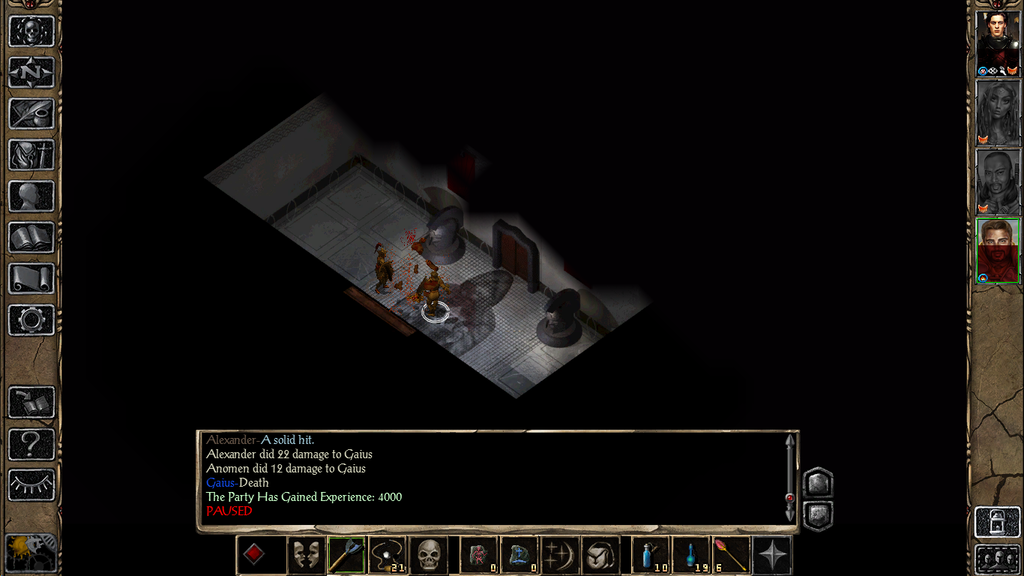Use the wand quick item slot
This screenshot has width=1024, height=576.
tap(731, 555)
